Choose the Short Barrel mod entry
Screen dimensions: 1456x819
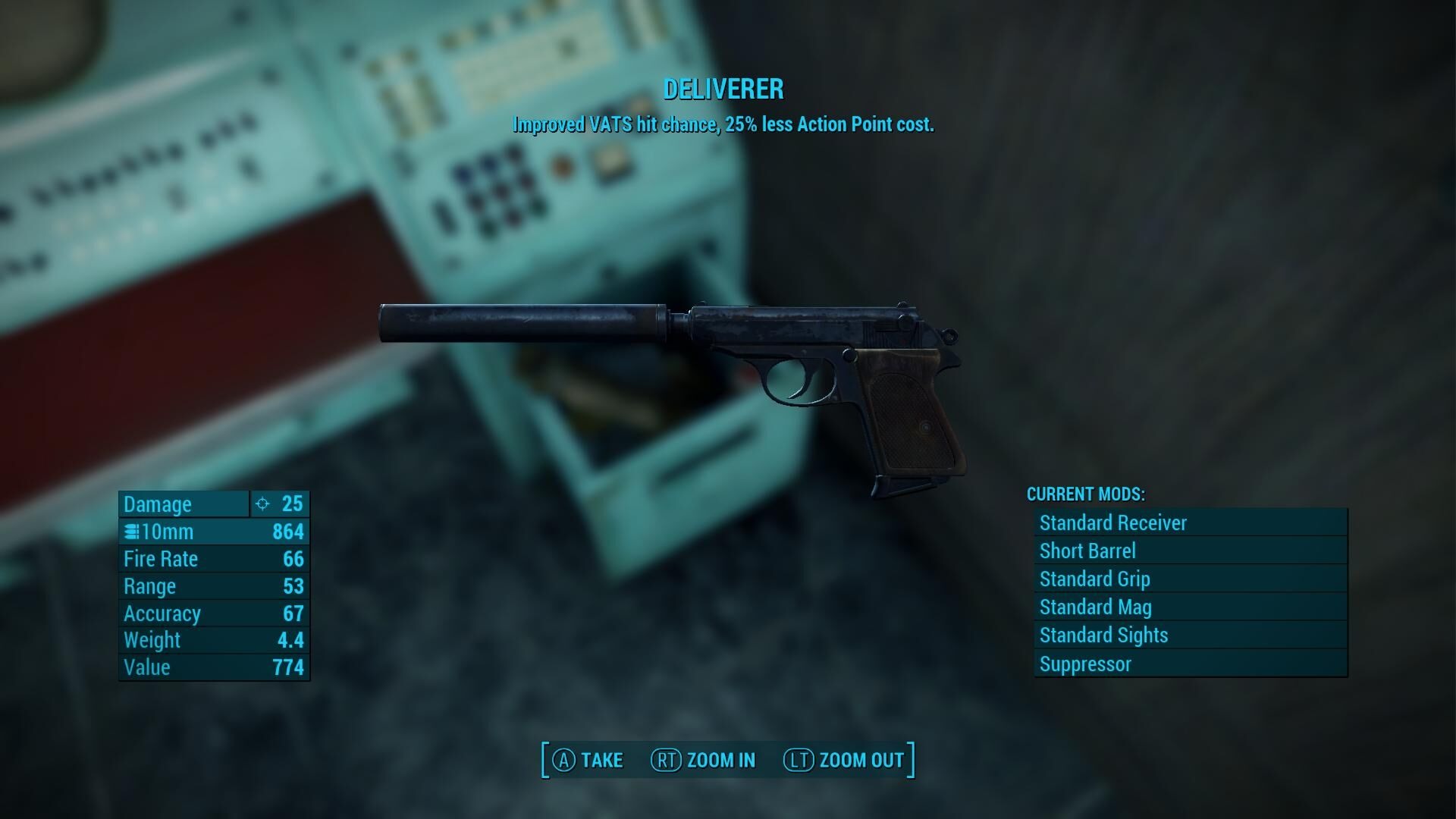pyautogui.click(x=1190, y=551)
